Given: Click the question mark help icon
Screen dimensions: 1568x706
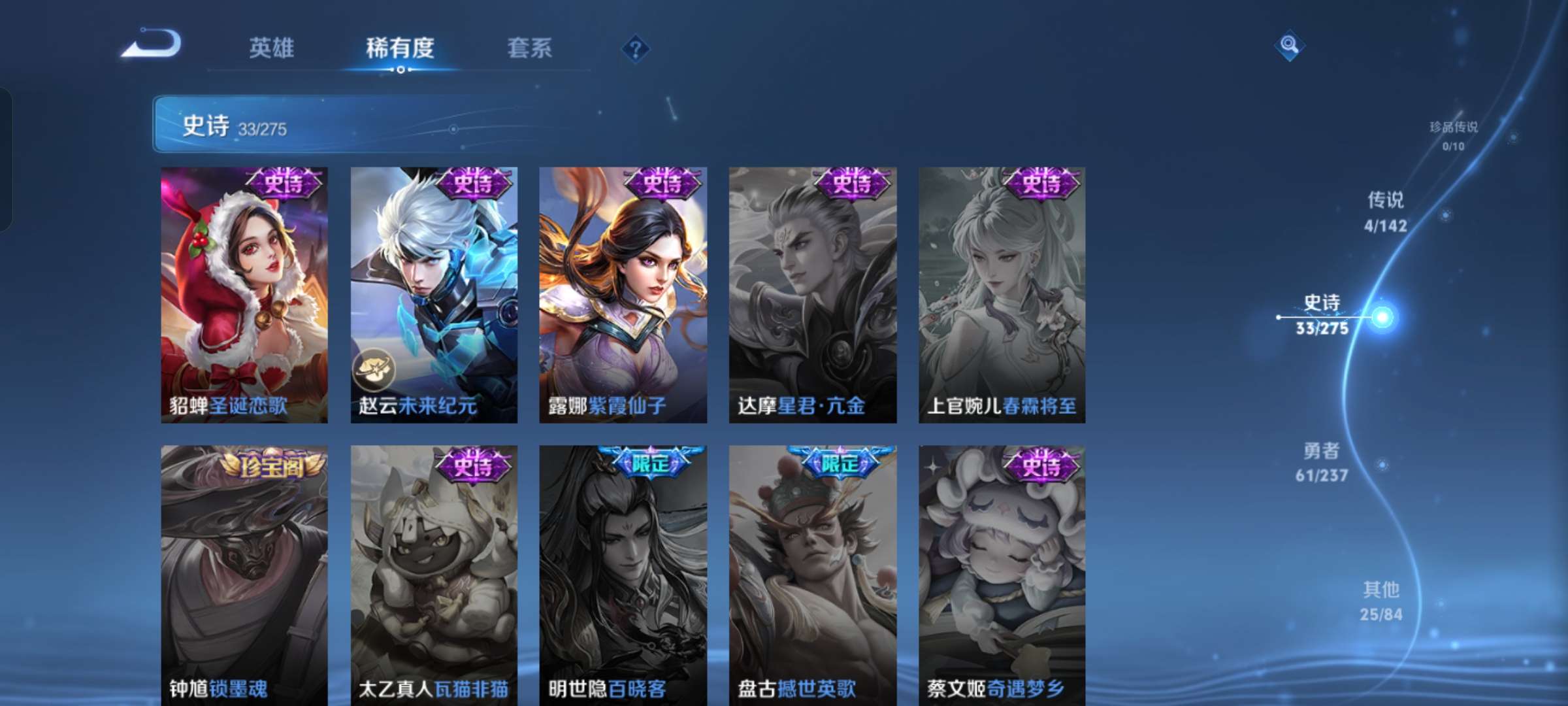Looking at the screenshot, I should pyautogui.click(x=636, y=48).
